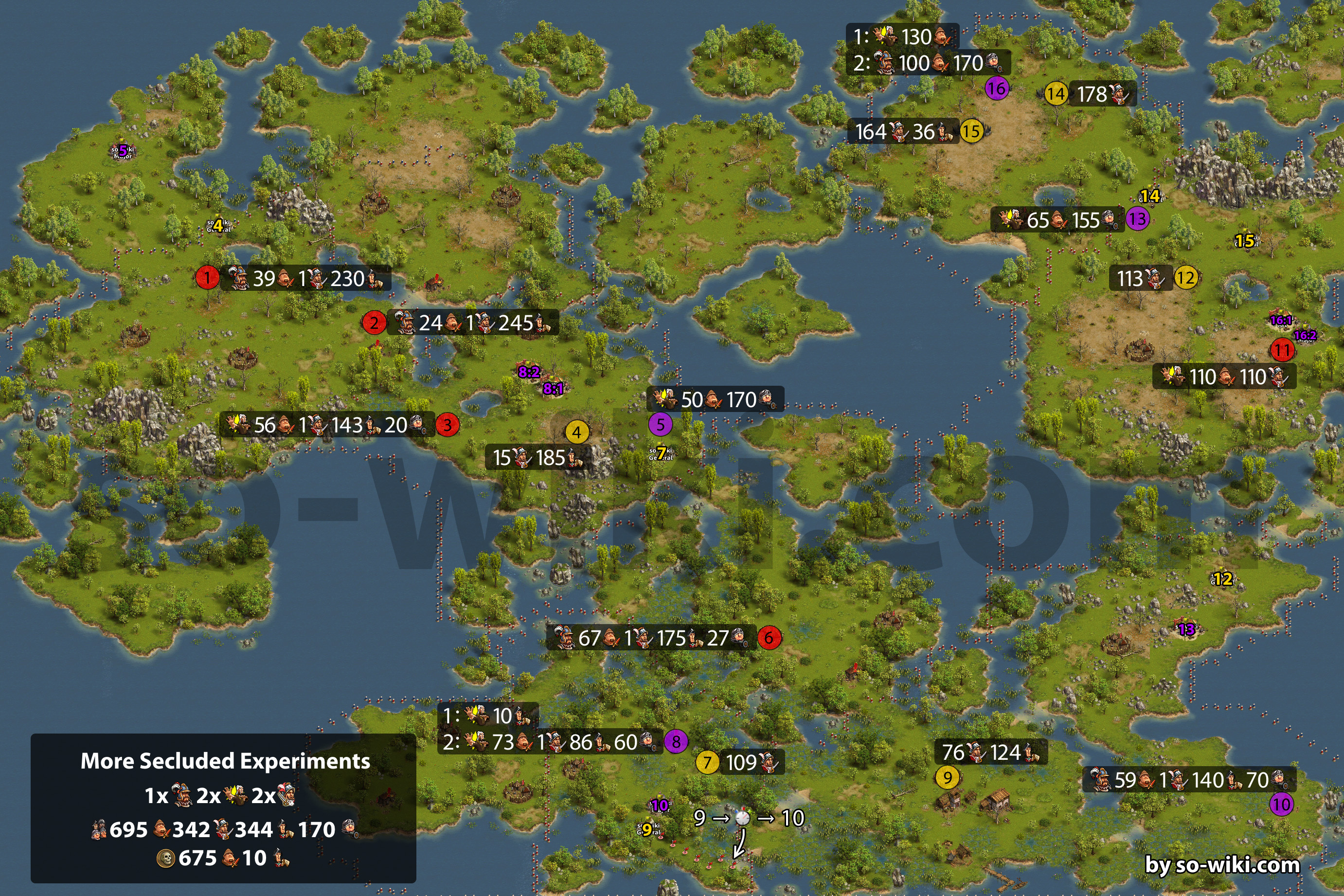
Task: Pick the red circle camp marker 11
Action: pos(1282,349)
